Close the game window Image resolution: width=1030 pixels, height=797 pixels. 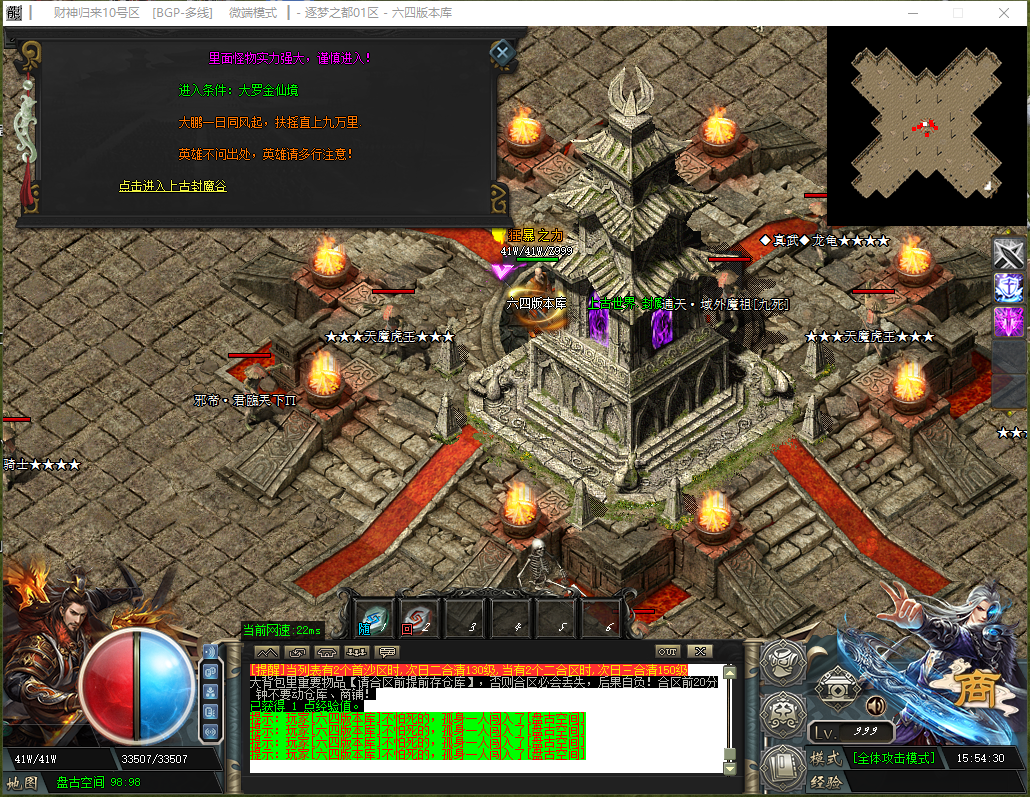(x=1004, y=13)
